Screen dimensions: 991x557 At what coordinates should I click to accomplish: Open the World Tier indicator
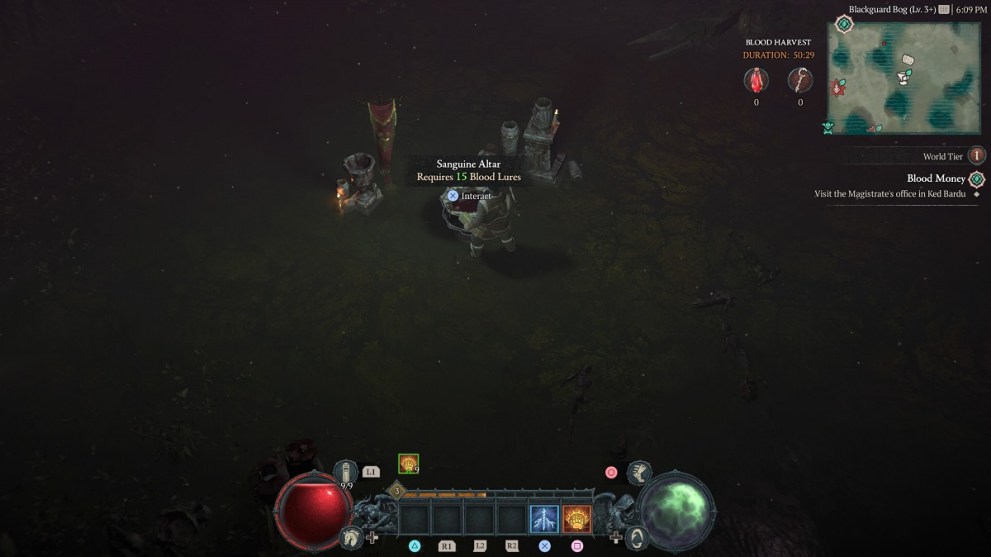977,156
